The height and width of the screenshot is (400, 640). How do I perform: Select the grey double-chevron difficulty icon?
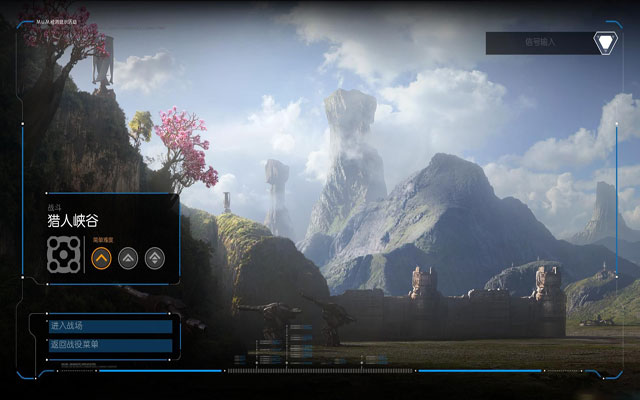[128, 258]
